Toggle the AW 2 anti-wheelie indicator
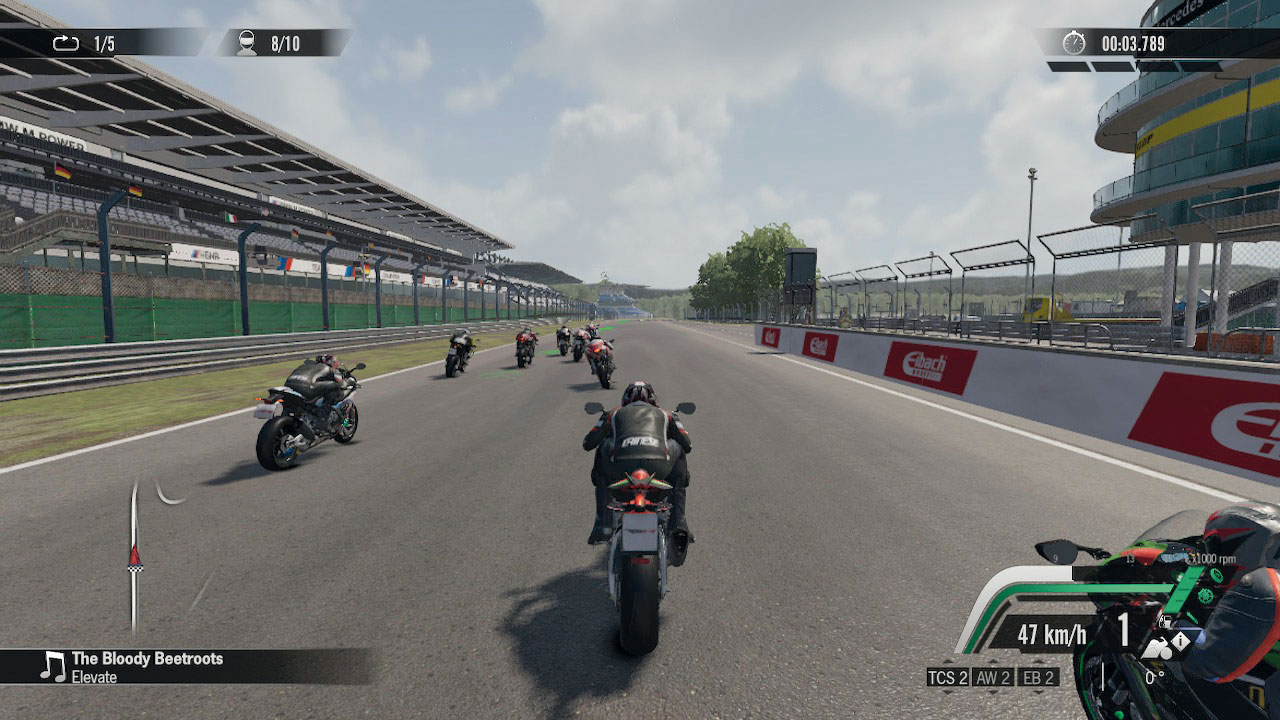The width and height of the screenshot is (1280, 720). point(993,677)
